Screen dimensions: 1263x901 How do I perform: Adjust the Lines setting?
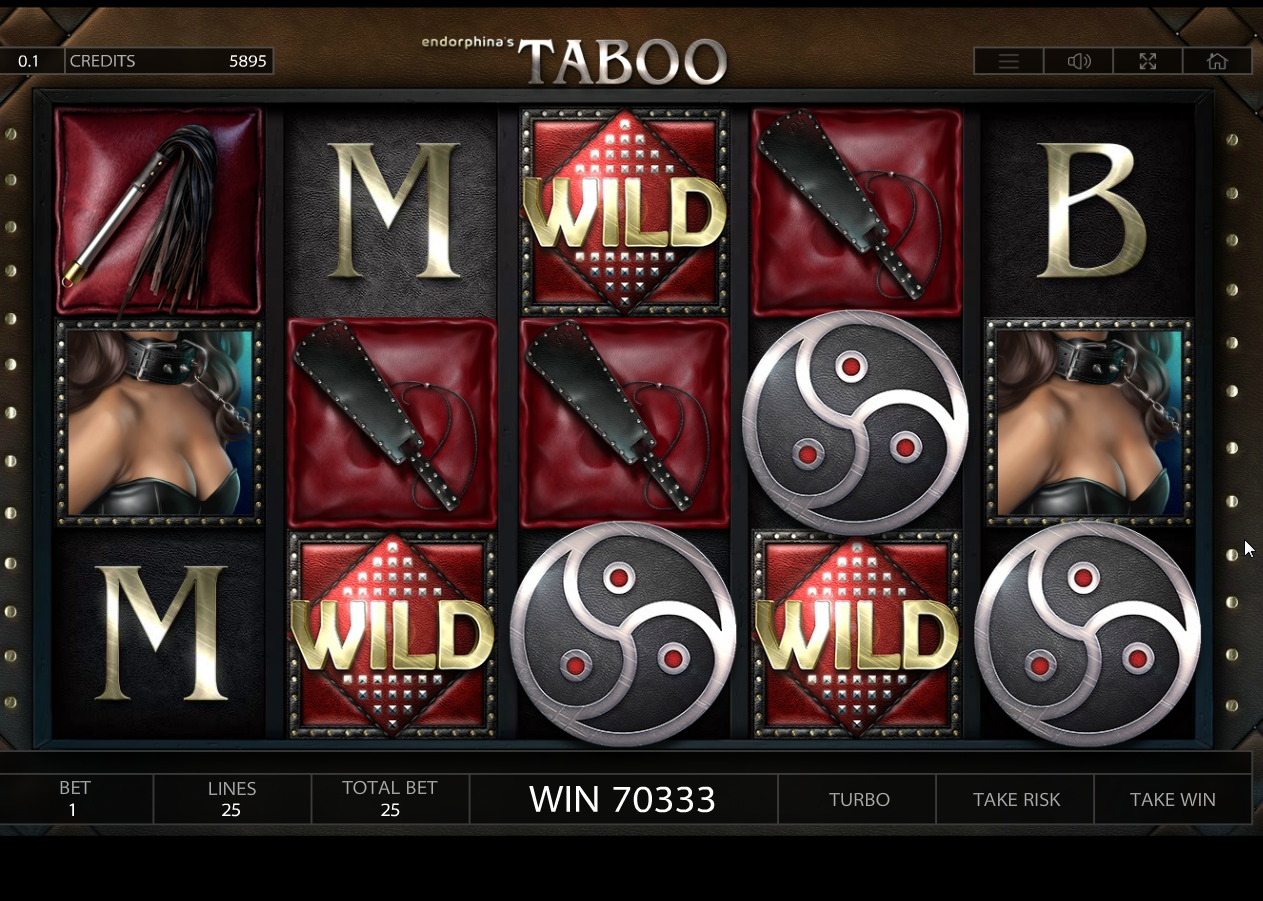point(231,799)
